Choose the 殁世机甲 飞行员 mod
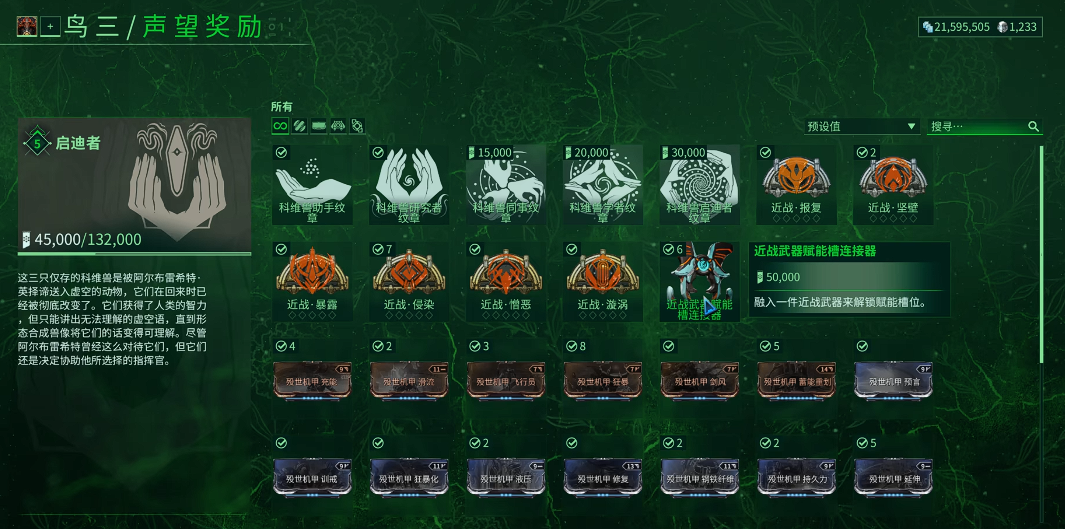The height and width of the screenshot is (529, 1065). (x=505, y=380)
